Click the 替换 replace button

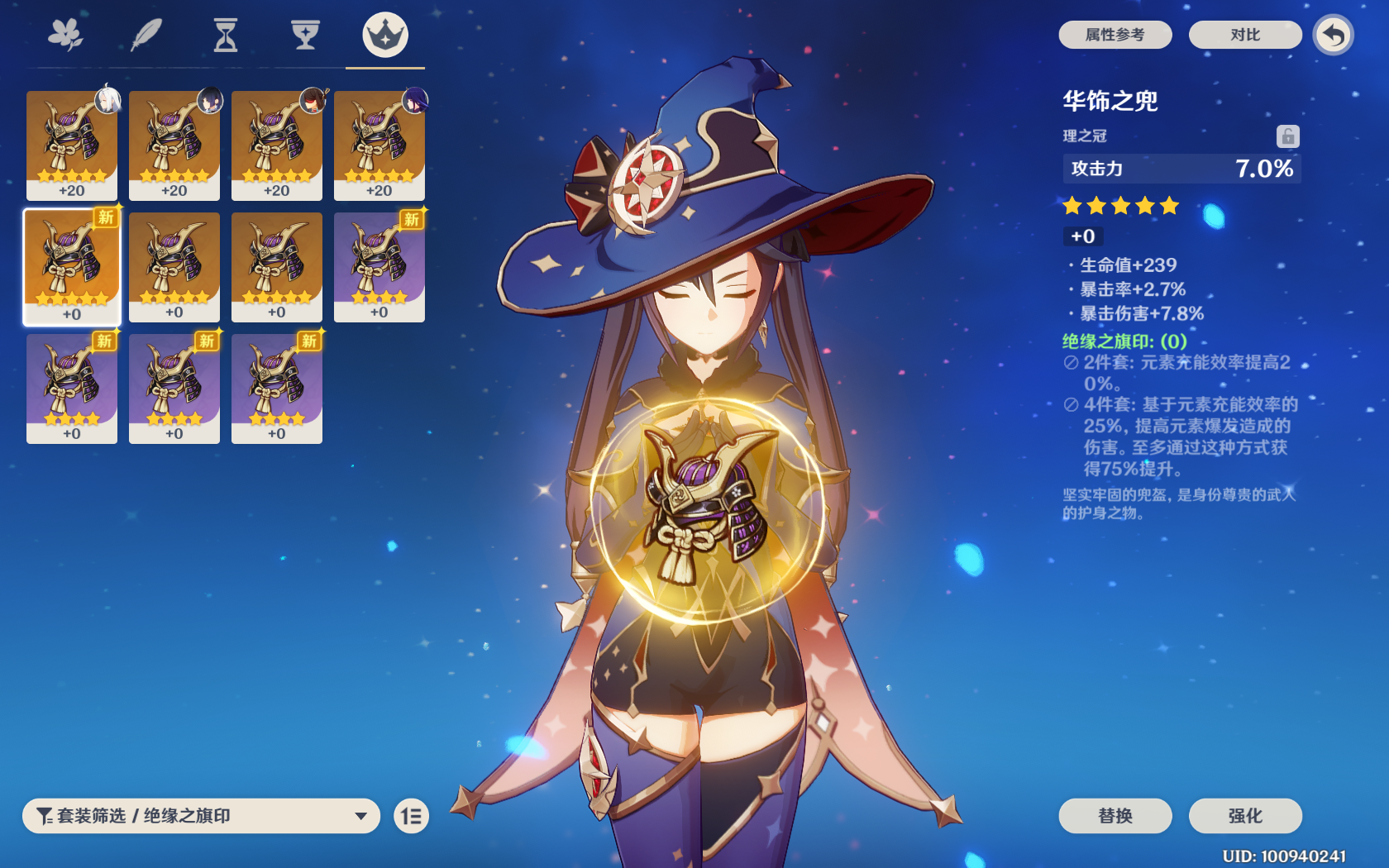[x=1116, y=816]
